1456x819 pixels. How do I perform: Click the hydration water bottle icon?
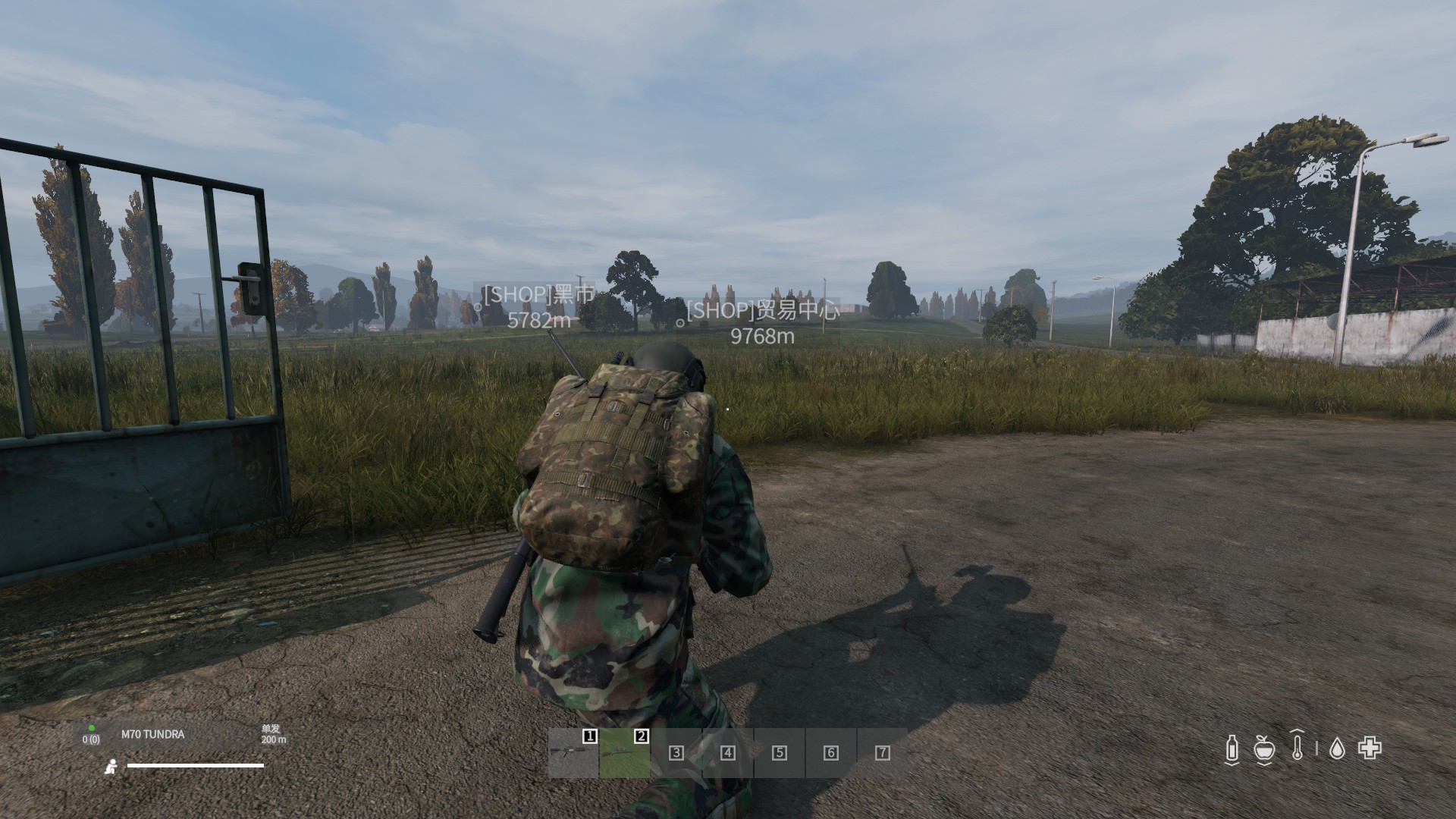pyautogui.click(x=1232, y=749)
